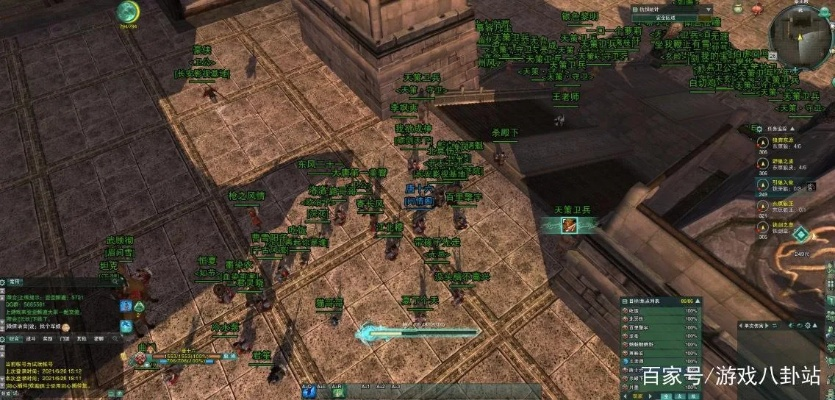
Task: Click the top-left character portrait orb
Action: pos(127,12)
